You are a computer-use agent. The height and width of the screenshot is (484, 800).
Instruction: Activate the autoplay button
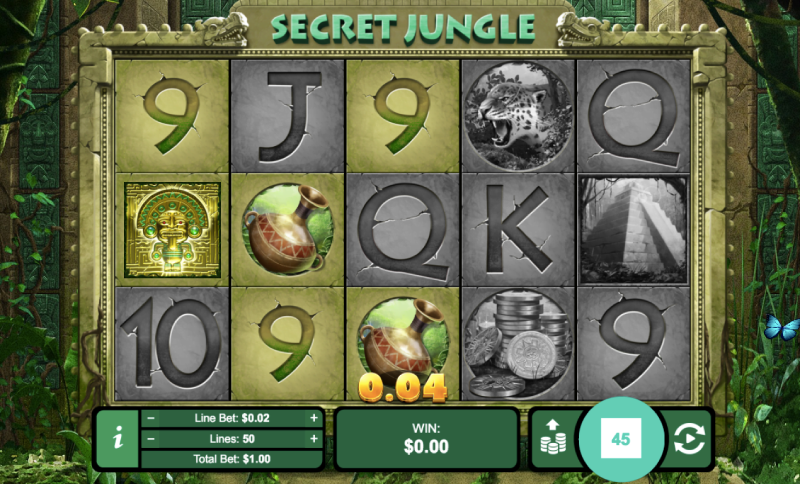[687, 438]
